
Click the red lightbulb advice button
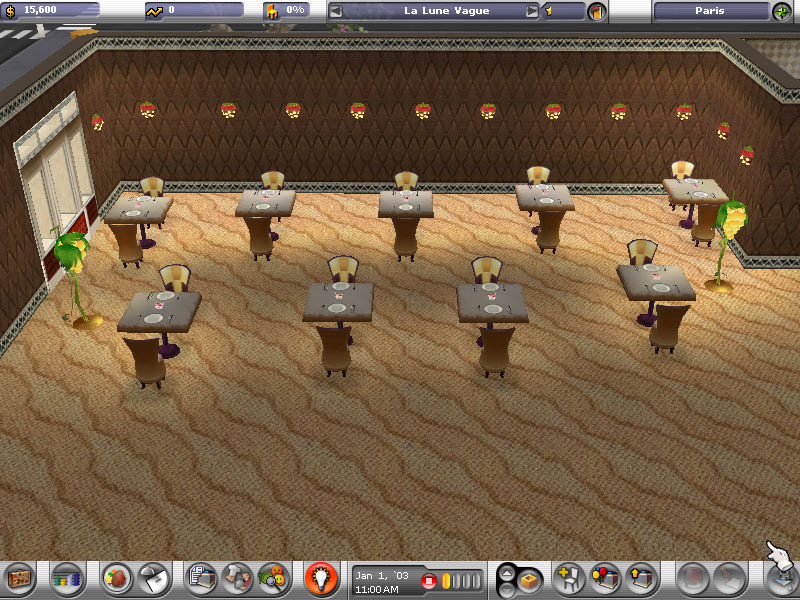320,577
